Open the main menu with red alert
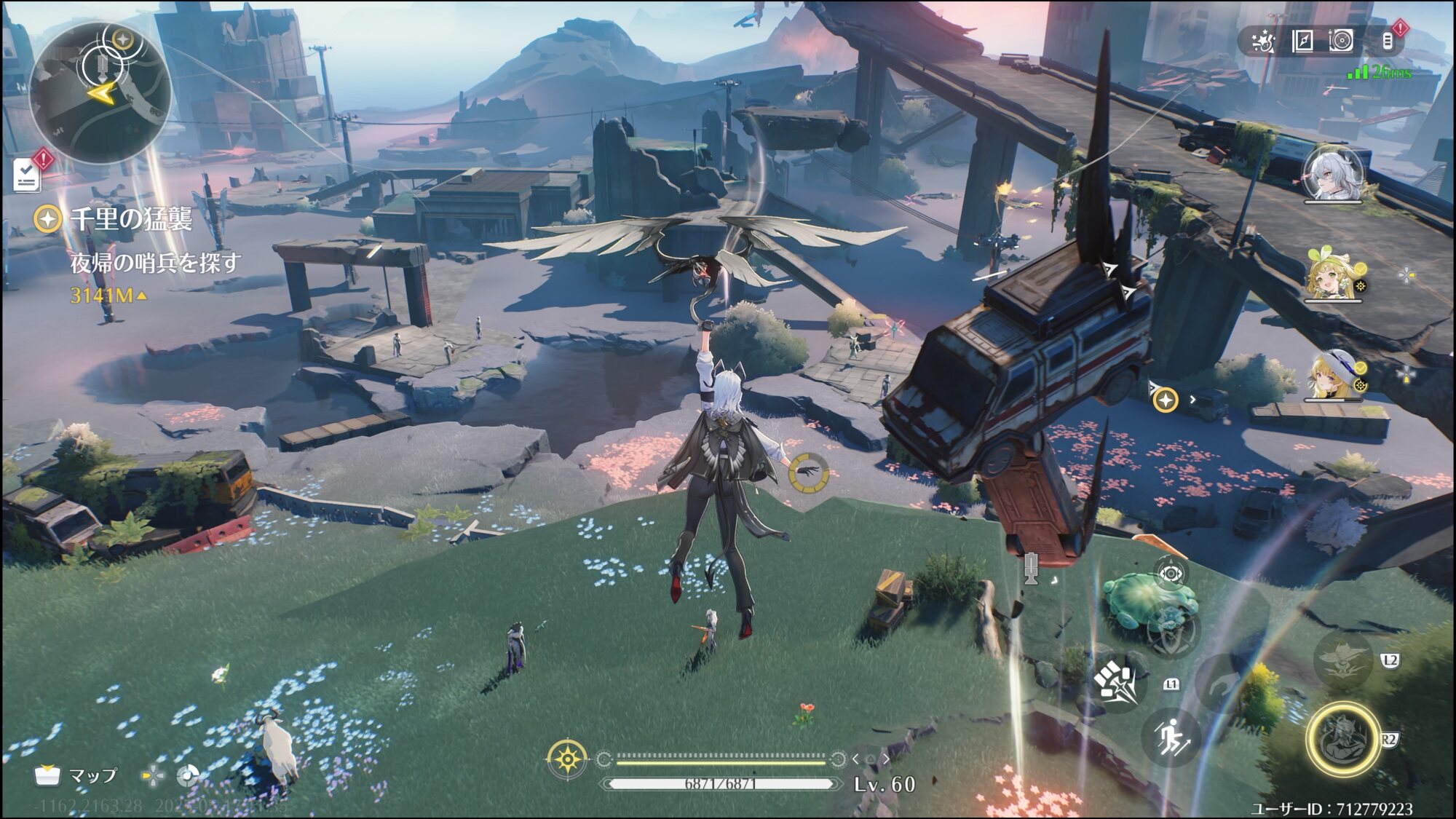Image resolution: width=1456 pixels, height=819 pixels. (x=1388, y=41)
